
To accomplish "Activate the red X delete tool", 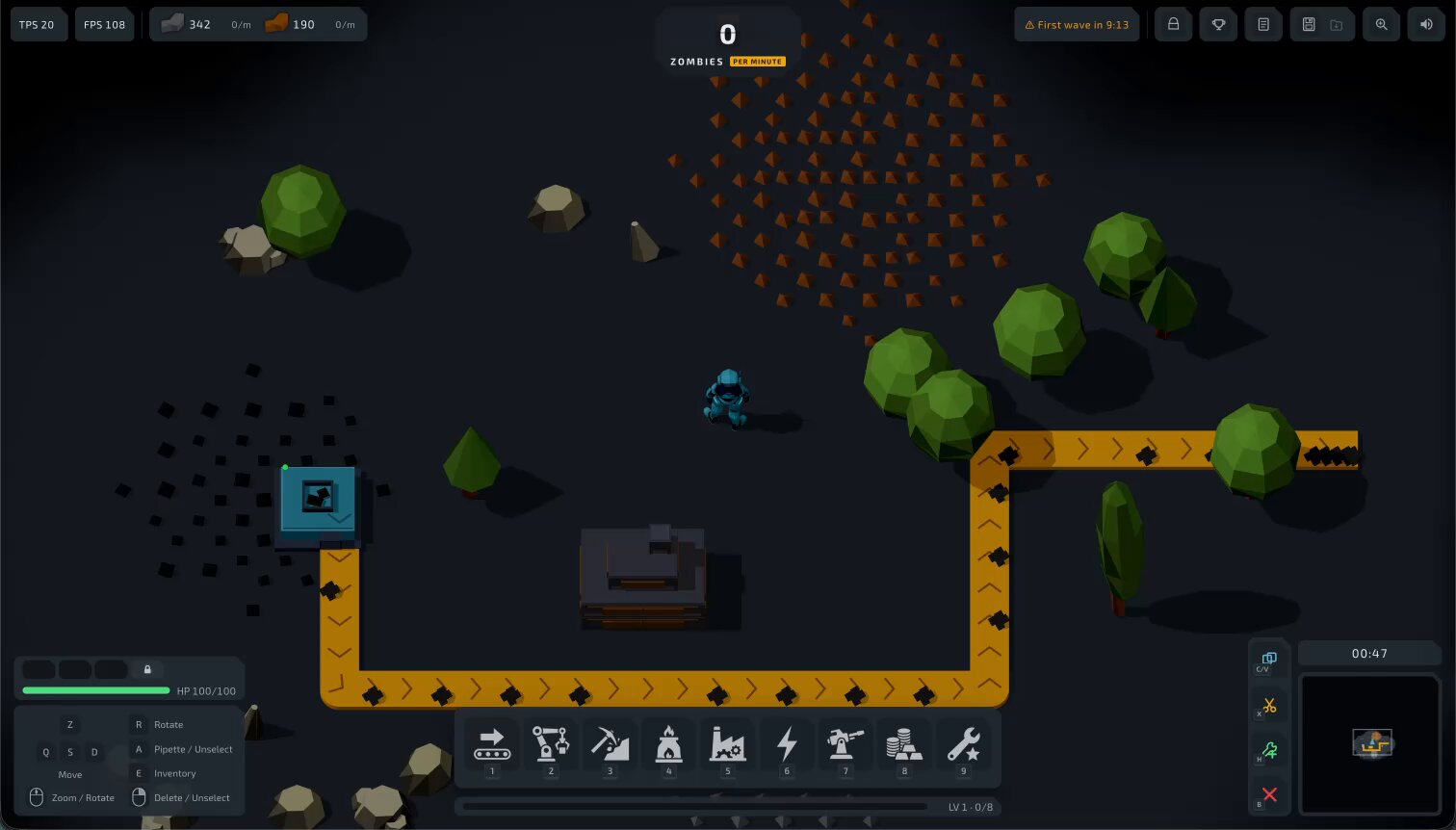I will pyautogui.click(x=1269, y=794).
